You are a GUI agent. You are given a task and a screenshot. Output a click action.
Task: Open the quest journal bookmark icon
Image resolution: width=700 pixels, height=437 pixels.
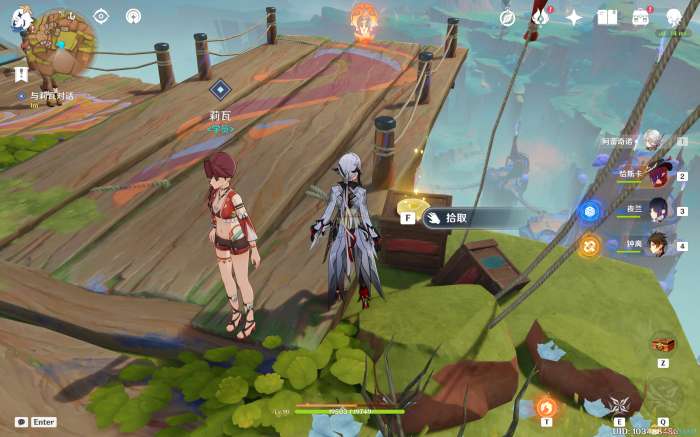coord(21,73)
